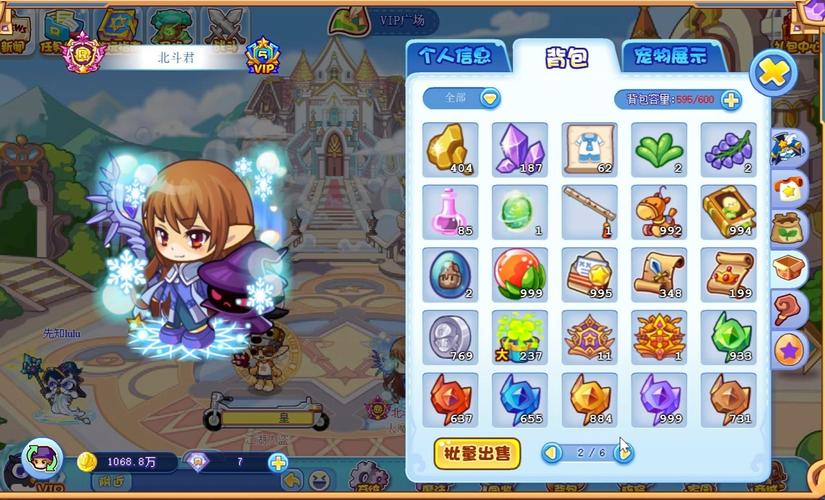
Task: Pick the wooden flute item slot
Action: click(x=589, y=212)
